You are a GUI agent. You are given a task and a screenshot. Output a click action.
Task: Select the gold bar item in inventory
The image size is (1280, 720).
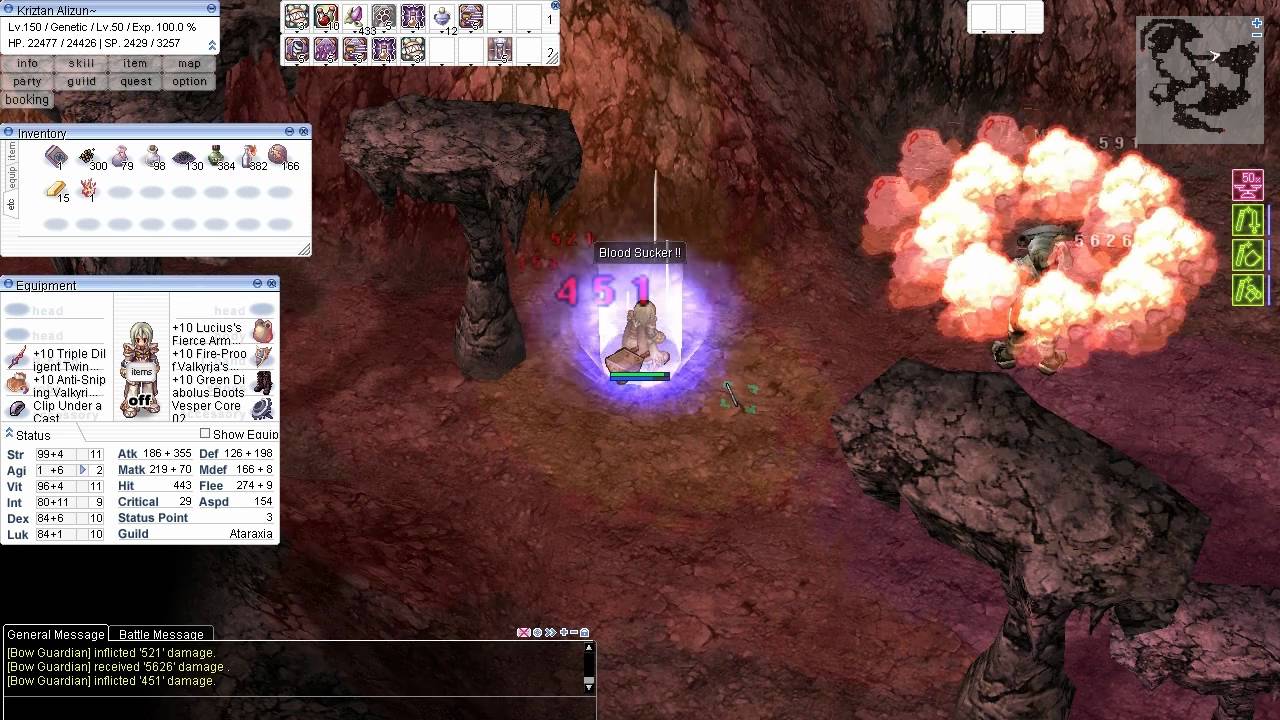(x=56, y=190)
